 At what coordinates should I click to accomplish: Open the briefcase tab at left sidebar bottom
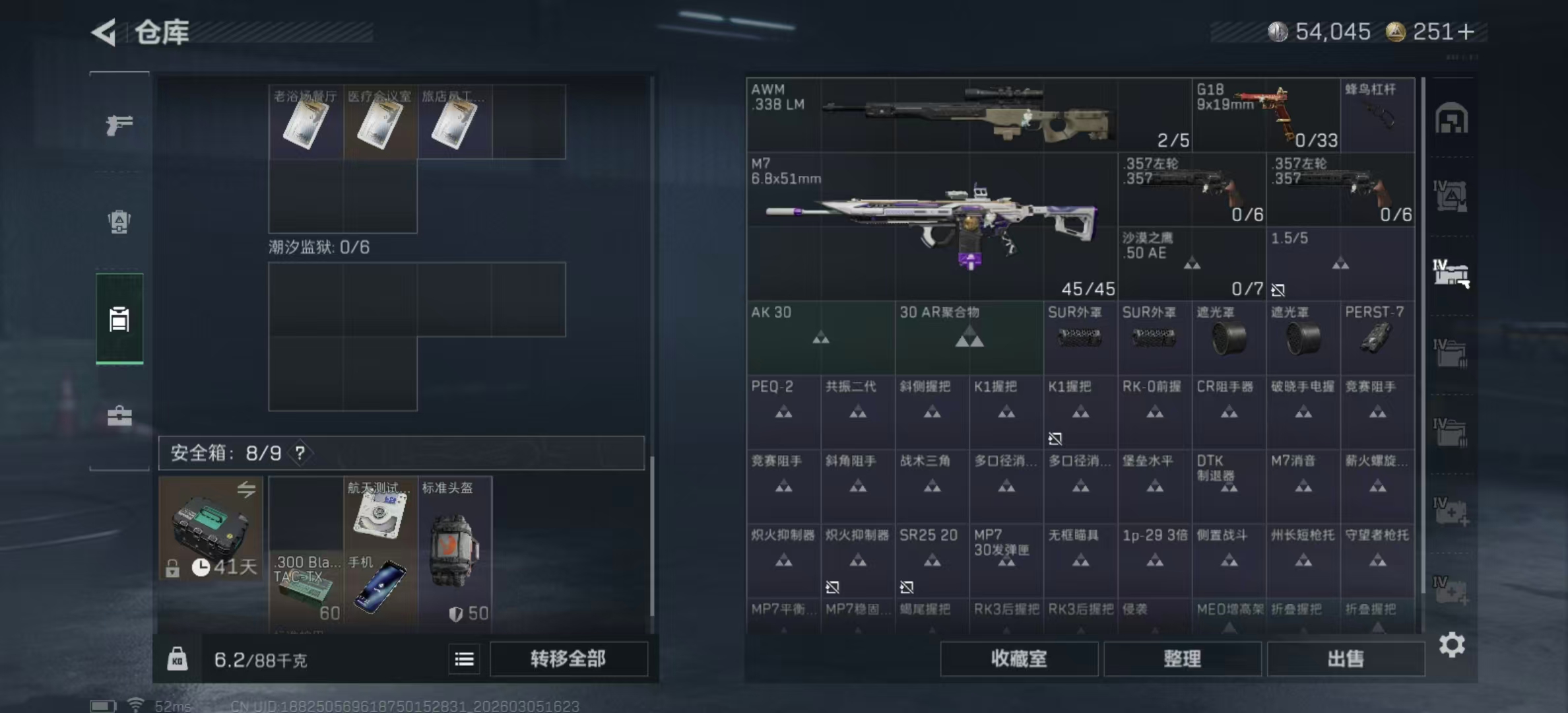(x=119, y=416)
